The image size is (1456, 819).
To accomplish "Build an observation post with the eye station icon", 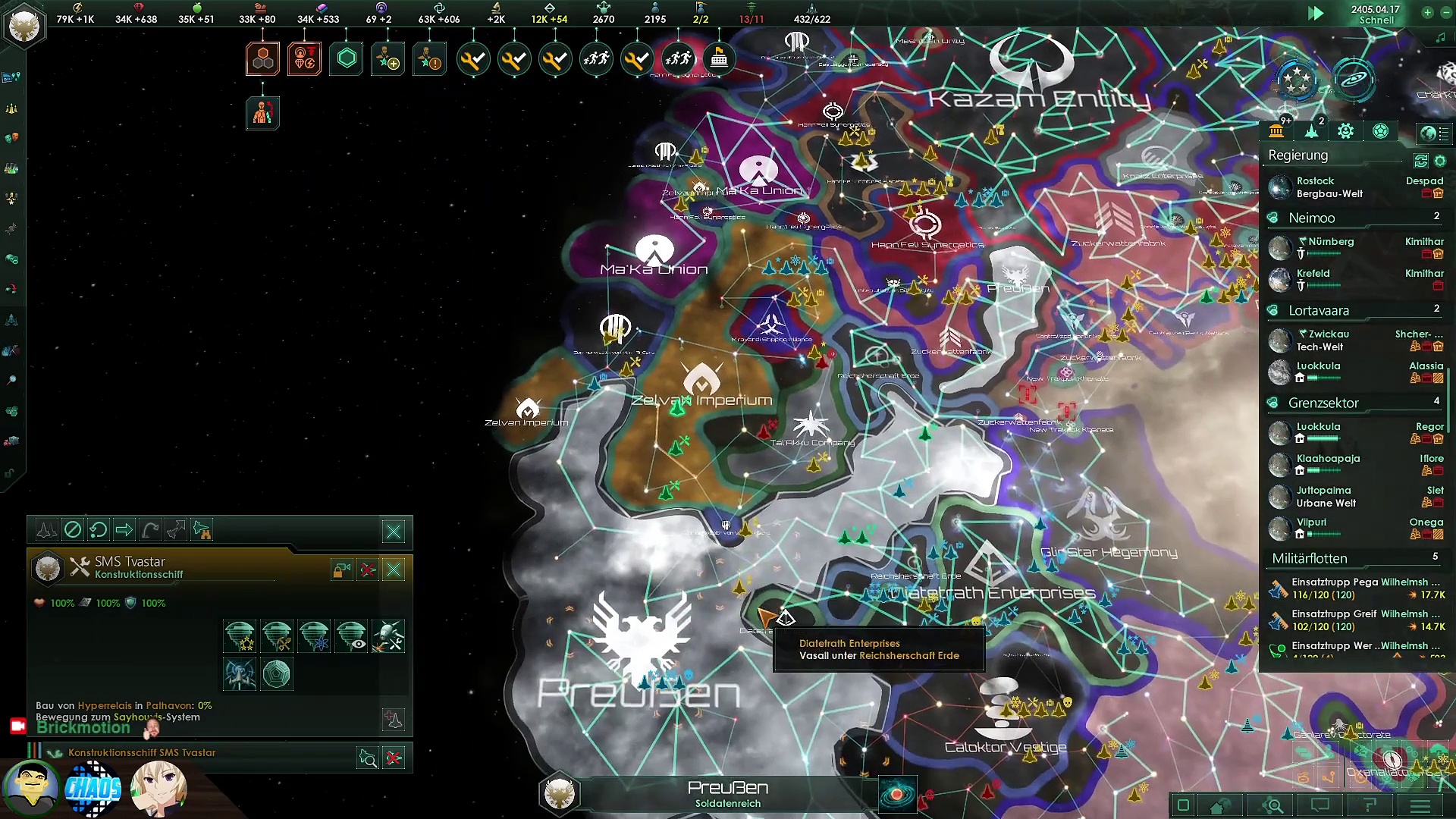I will 351,636.
